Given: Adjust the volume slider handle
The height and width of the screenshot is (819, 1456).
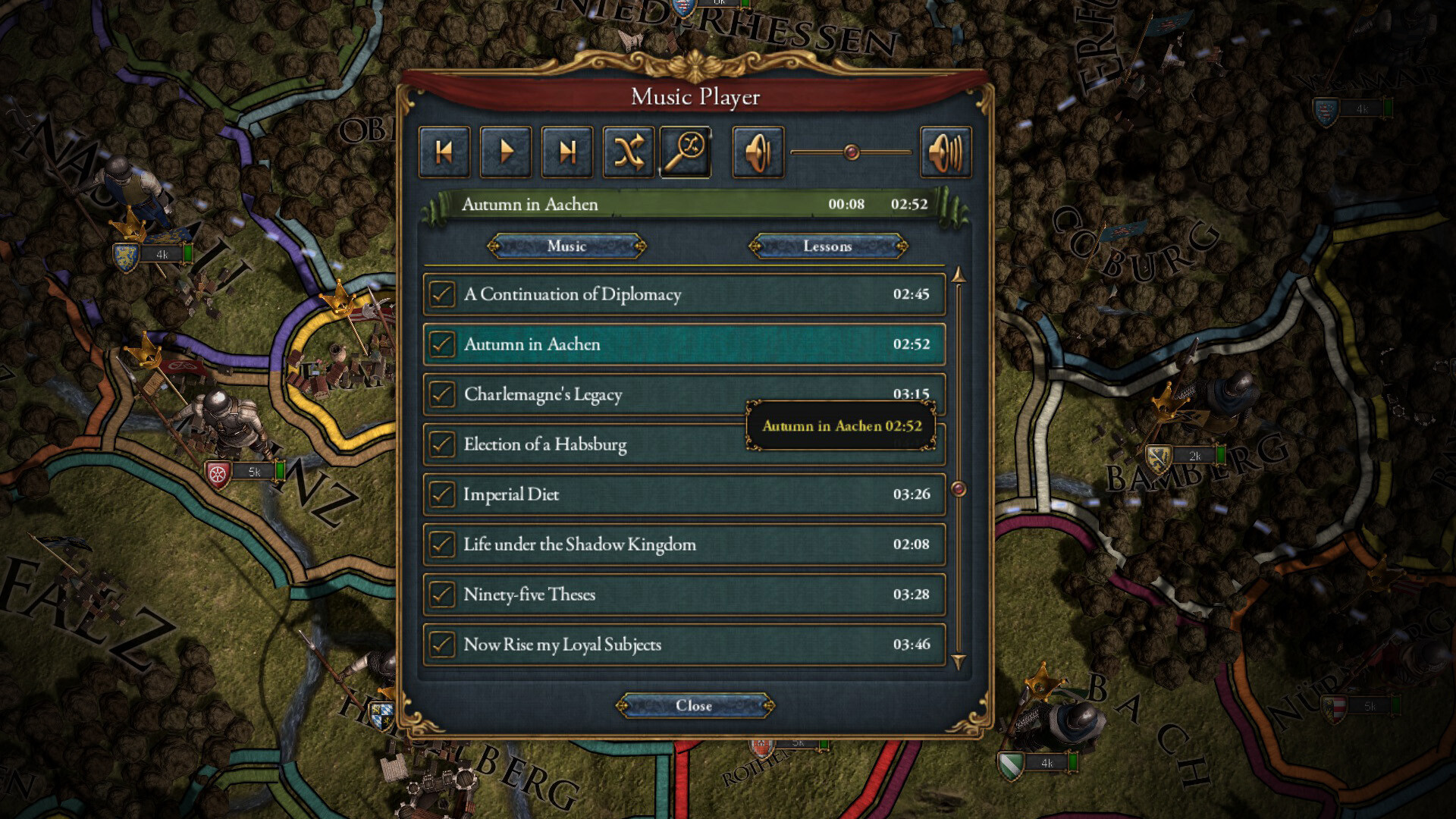Looking at the screenshot, I should click(851, 151).
